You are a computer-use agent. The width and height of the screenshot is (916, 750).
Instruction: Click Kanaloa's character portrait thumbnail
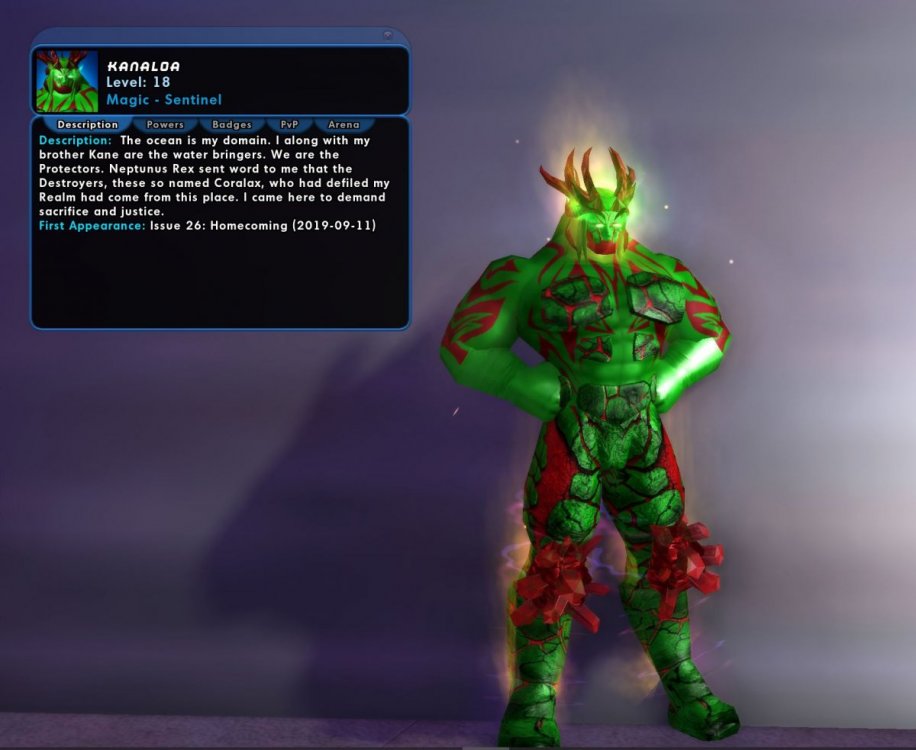click(x=67, y=81)
